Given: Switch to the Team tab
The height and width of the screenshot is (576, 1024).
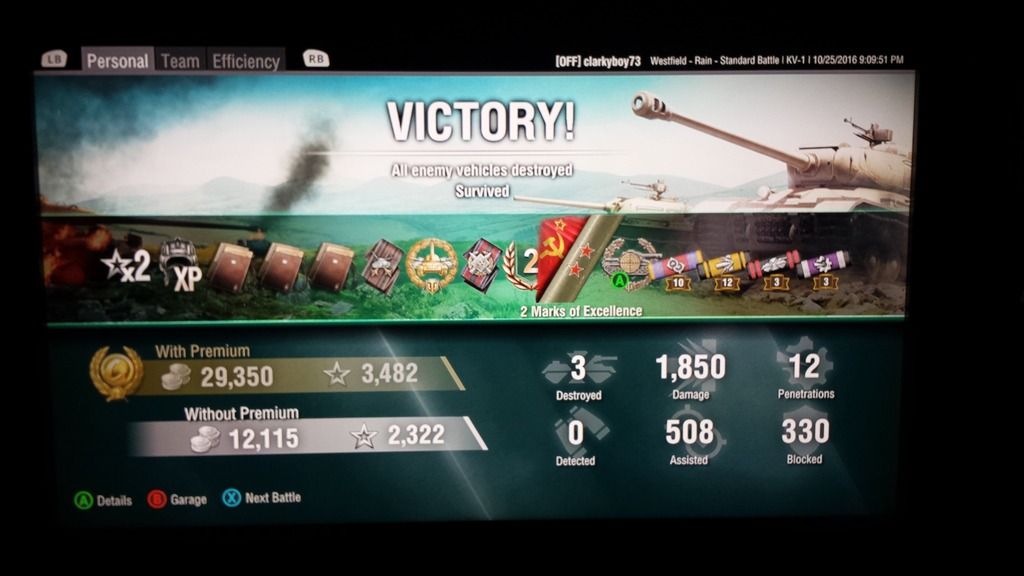Looking at the screenshot, I should [180, 61].
